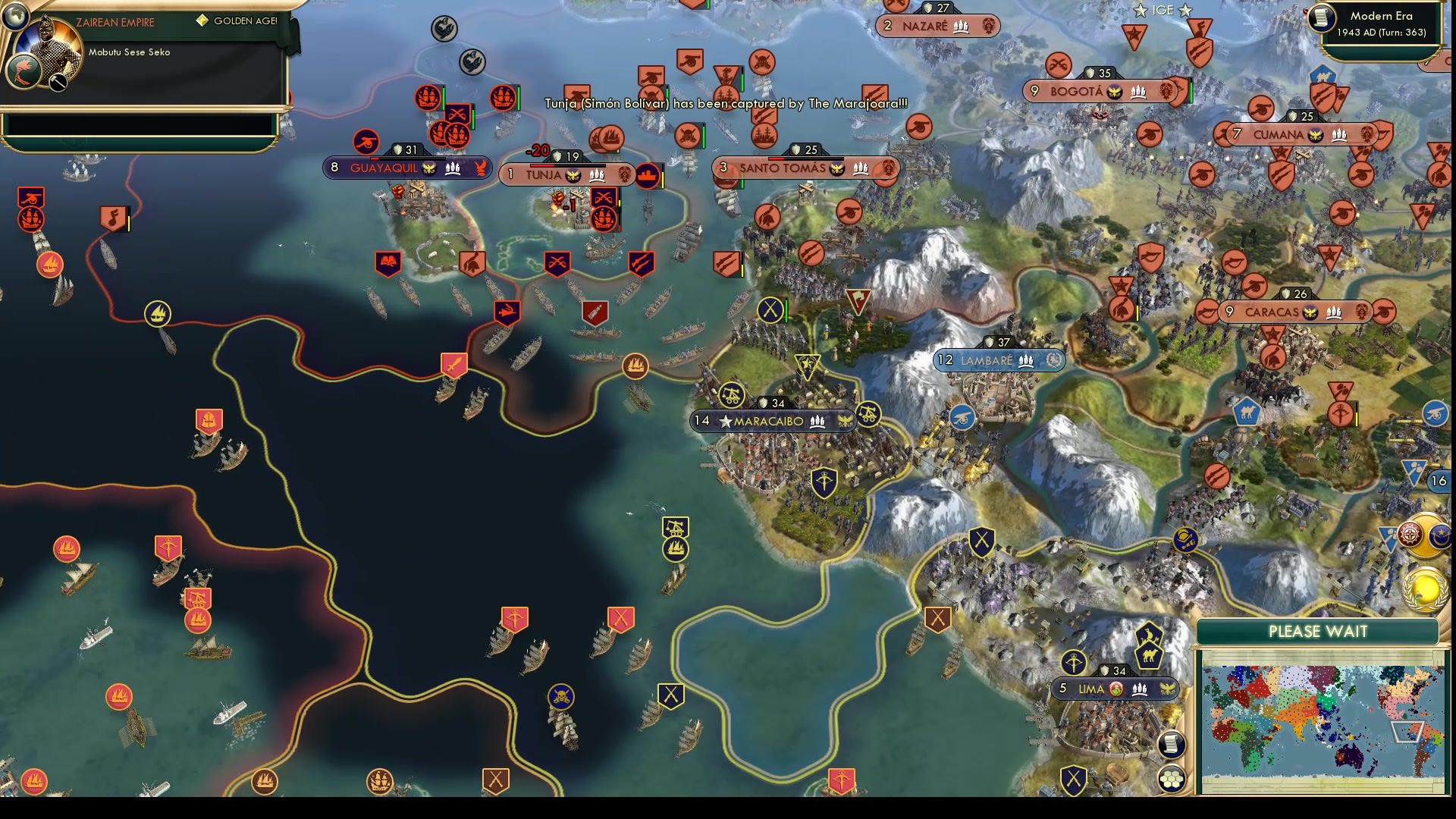Select the privateer skull flag naval unit
This screenshot has width=1456, height=819.
[561, 695]
